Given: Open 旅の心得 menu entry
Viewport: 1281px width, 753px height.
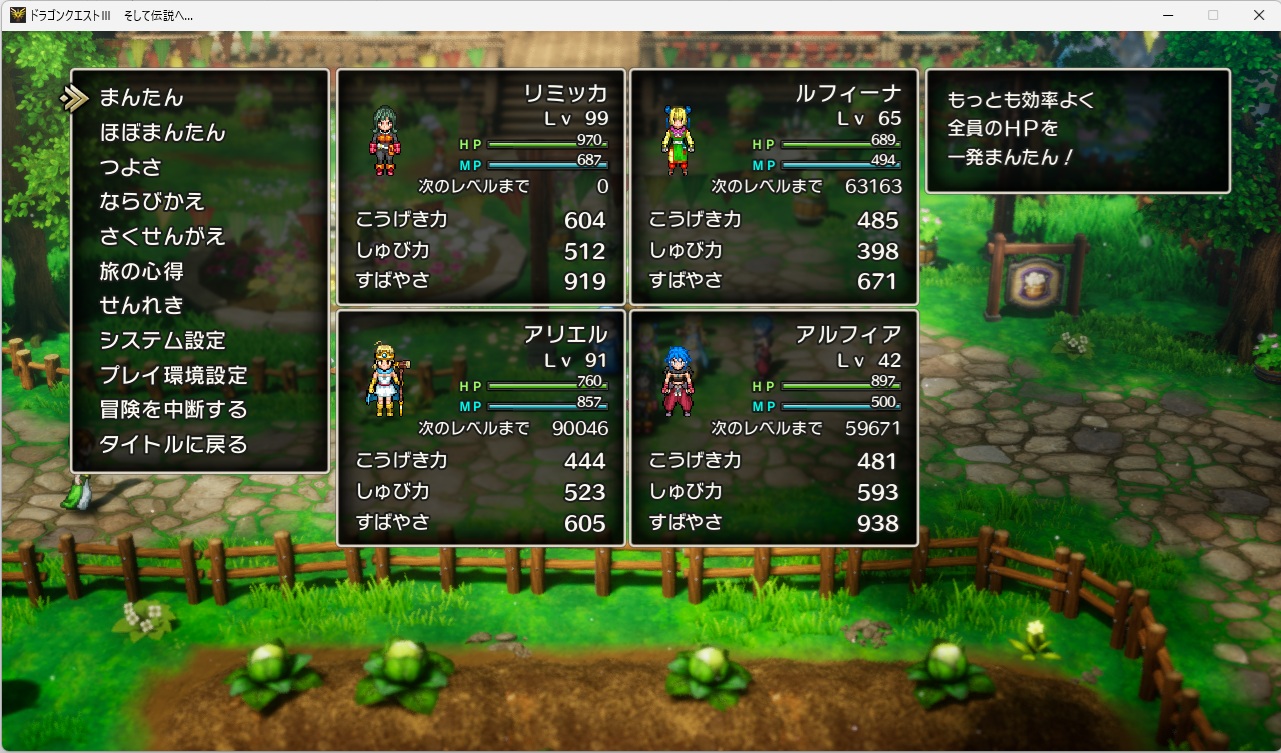Looking at the screenshot, I should click(141, 271).
